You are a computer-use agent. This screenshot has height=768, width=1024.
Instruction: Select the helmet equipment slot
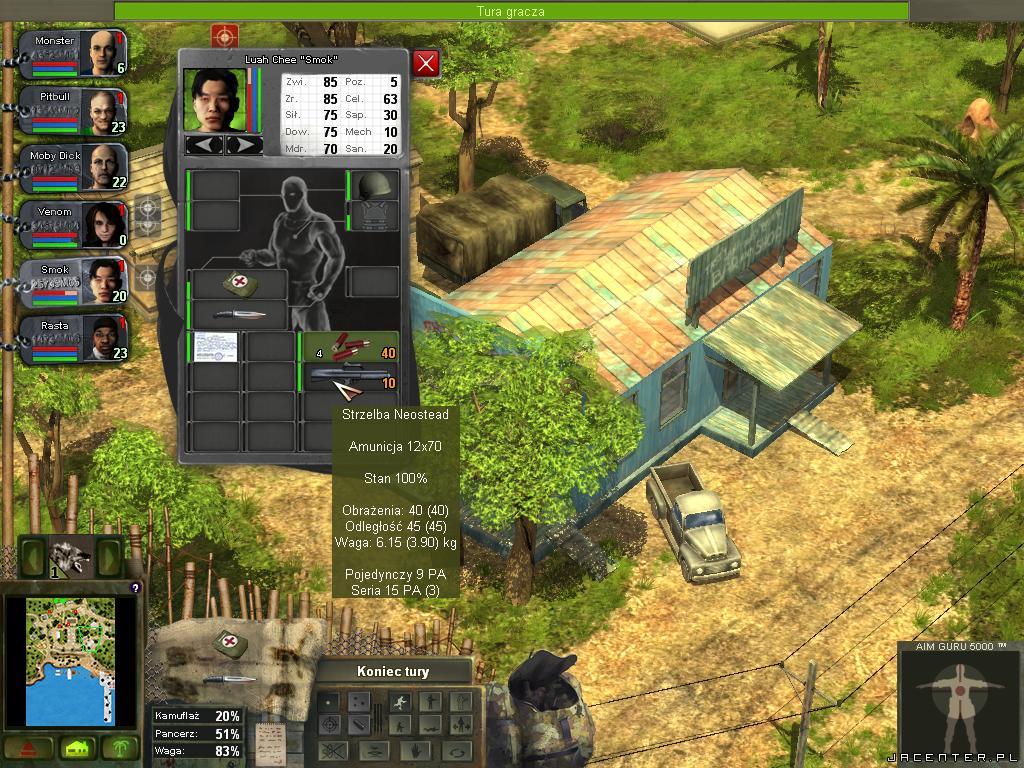[x=375, y=186]
